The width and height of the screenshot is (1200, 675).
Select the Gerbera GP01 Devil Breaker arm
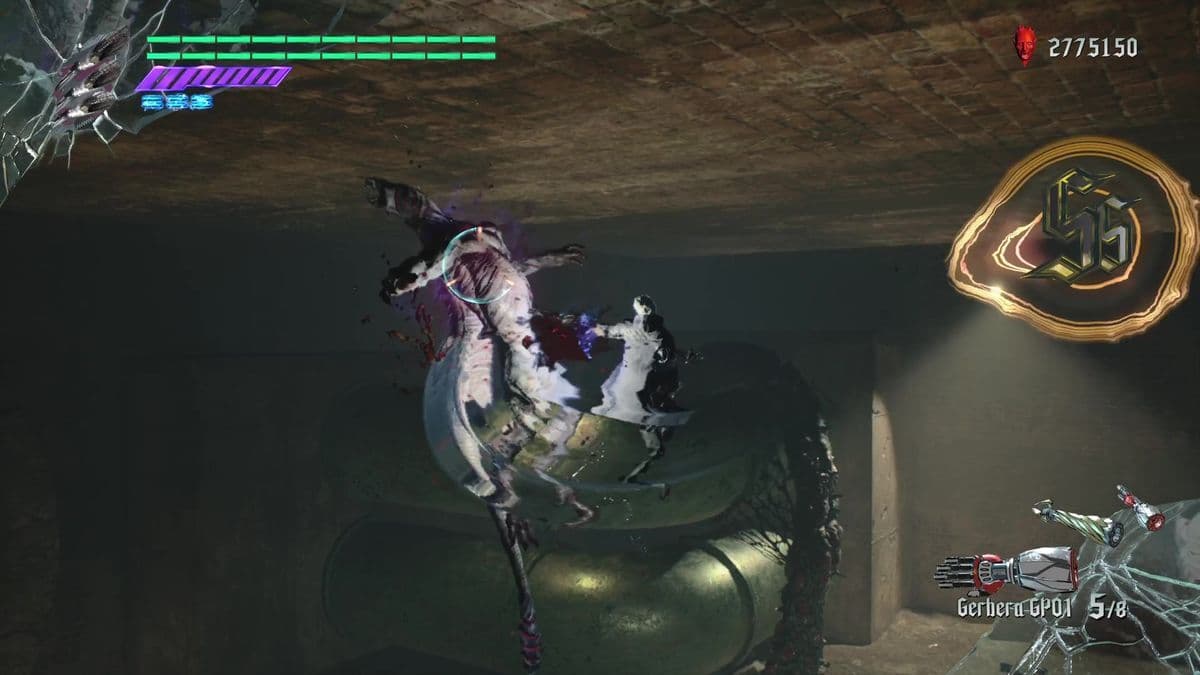[x=1006, y=573]
